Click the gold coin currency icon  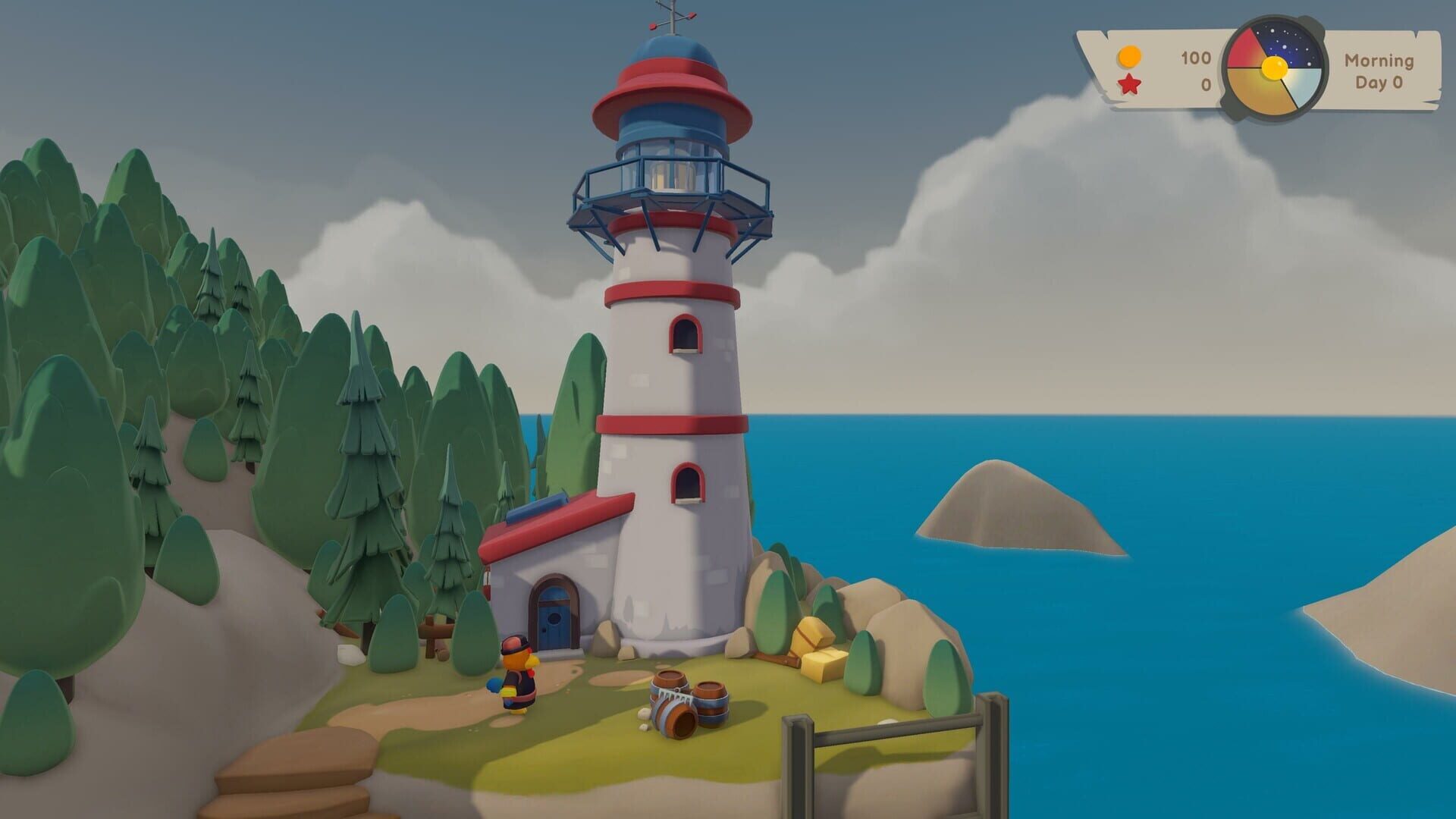(1129, 55)
